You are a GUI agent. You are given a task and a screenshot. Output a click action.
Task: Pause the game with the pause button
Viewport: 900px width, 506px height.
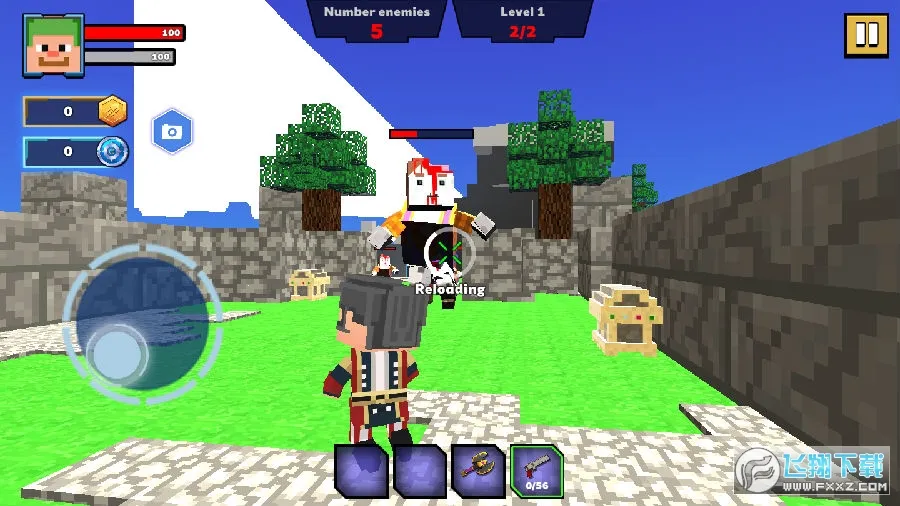(x=866, y=34)
